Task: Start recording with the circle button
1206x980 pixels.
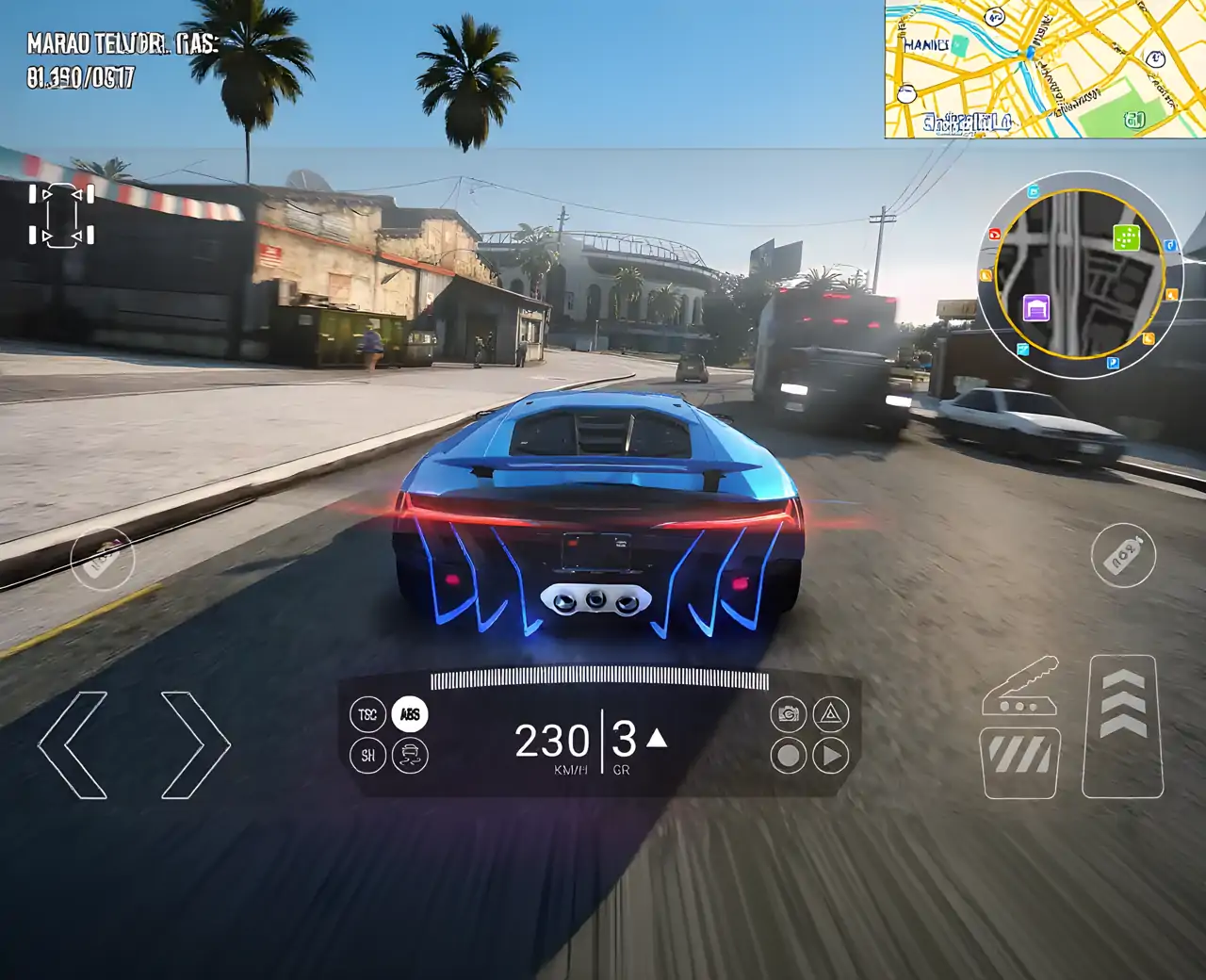Action: (789, 754)
